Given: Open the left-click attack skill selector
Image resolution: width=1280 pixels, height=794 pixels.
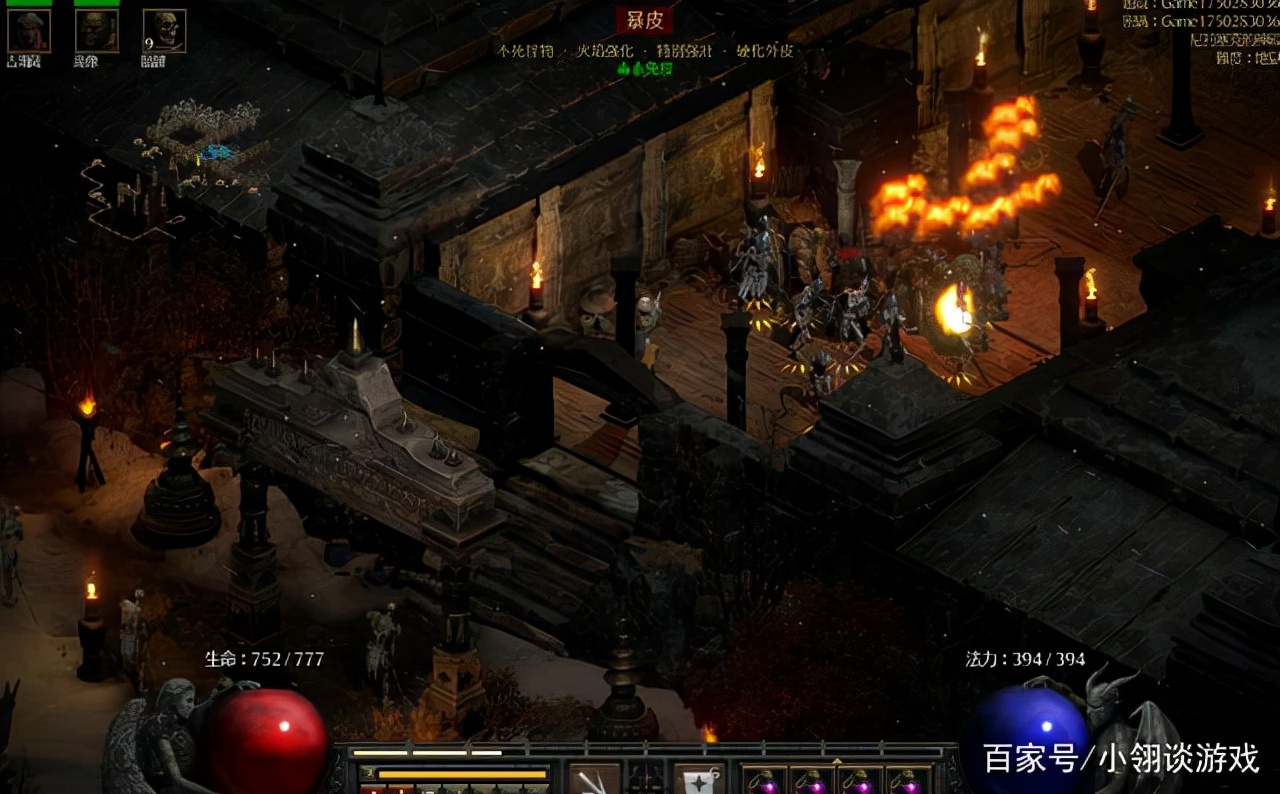Looking at the screenshot, I should click(594, 780).
